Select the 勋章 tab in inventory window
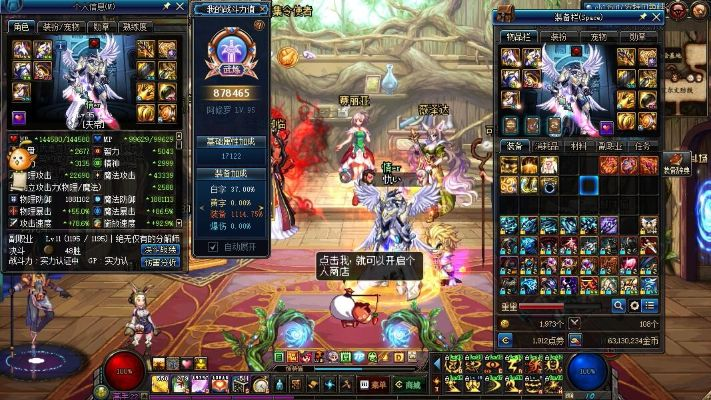The image size is (711, 400). coord(638,36)
